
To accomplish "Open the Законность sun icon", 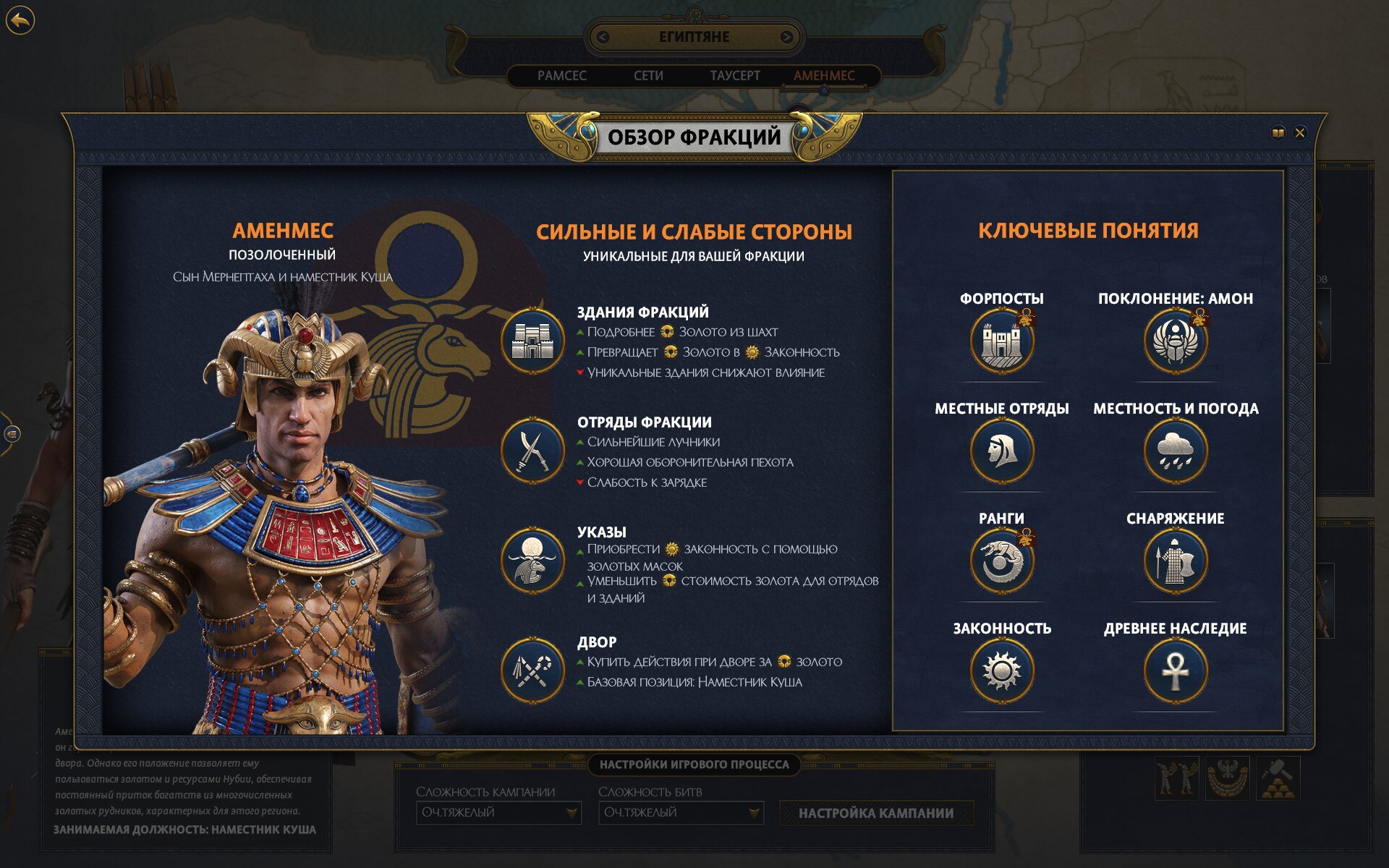I will pyautogui.click(x=1002, y=671).
